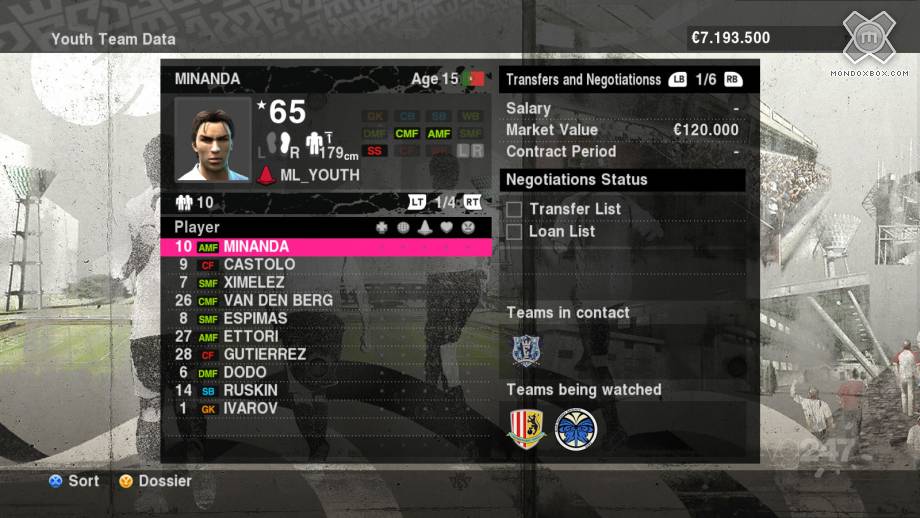Choose goalkeeper IVAROV
The image size is (920, 518).
click(x=250, y=408)
